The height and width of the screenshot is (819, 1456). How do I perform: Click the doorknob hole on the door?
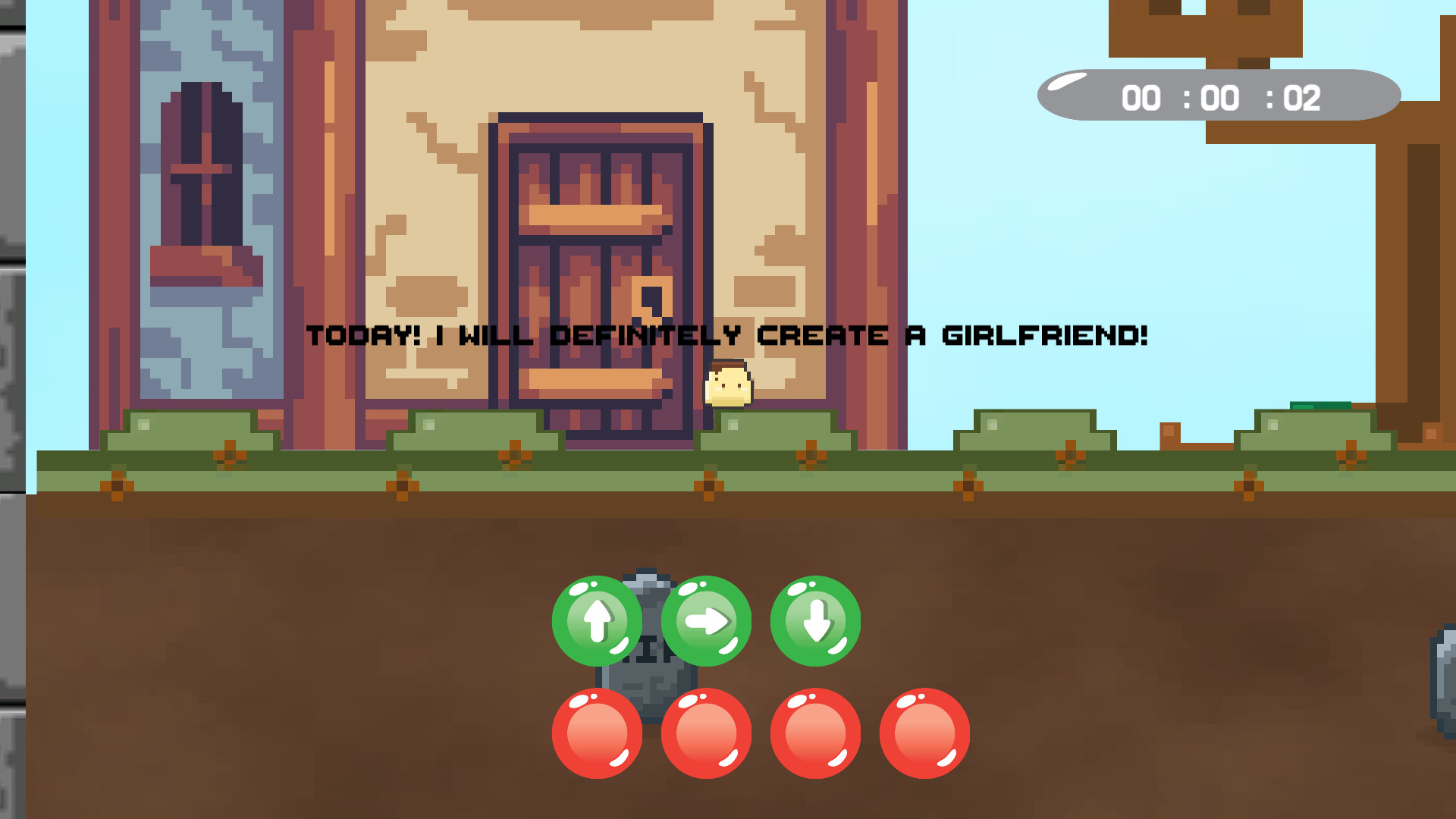[651, 296]
